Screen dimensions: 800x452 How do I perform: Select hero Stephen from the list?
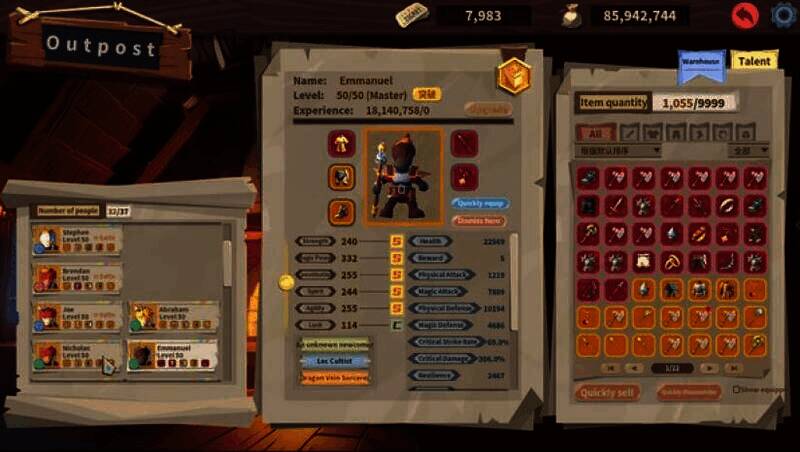[77, 240]
